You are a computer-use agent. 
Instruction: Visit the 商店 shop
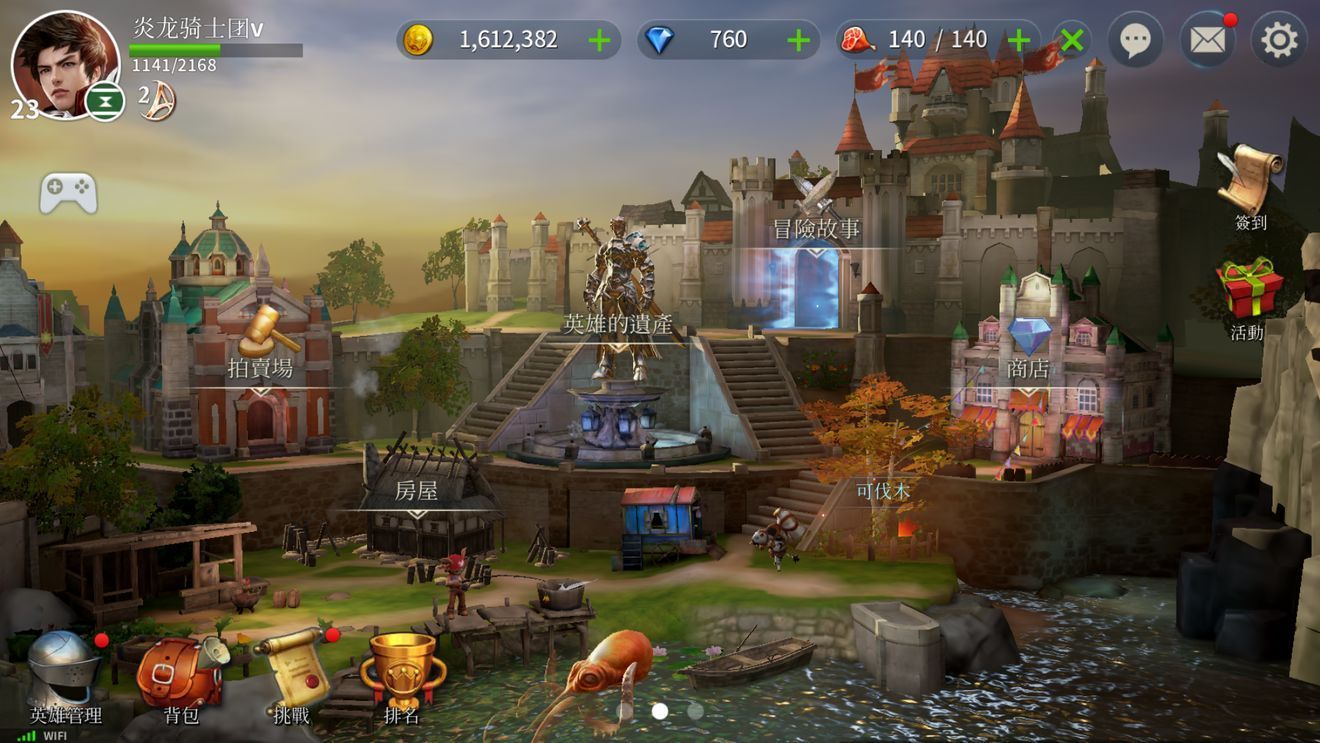coord(1028,348)
